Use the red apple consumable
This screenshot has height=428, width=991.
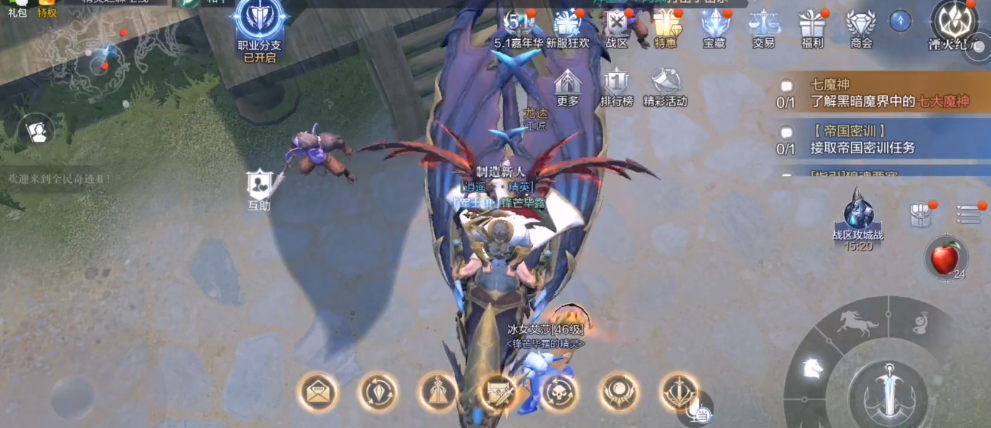(943, 258)
